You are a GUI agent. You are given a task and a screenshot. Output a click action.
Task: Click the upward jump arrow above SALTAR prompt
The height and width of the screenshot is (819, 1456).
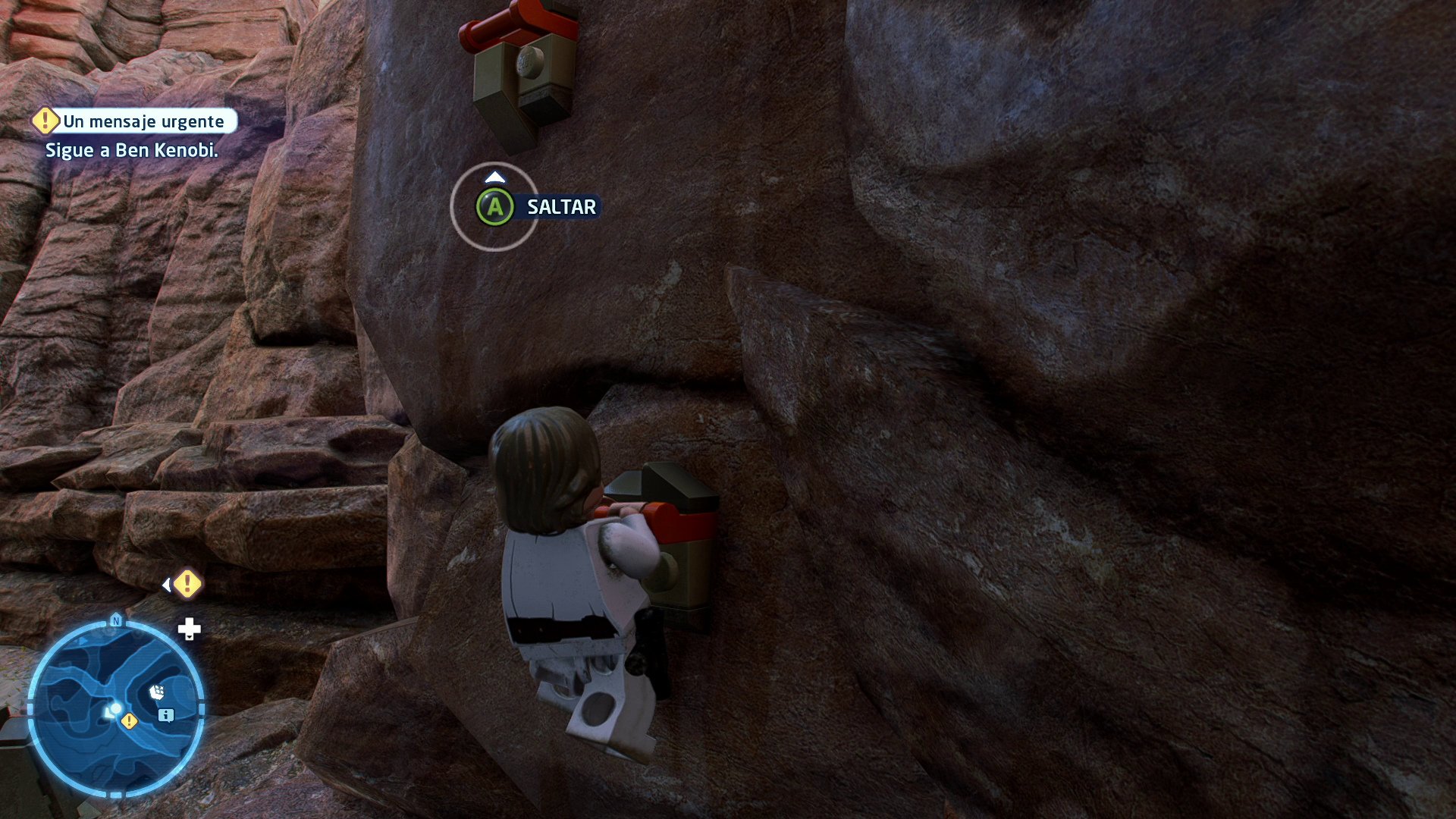point(495,177)
